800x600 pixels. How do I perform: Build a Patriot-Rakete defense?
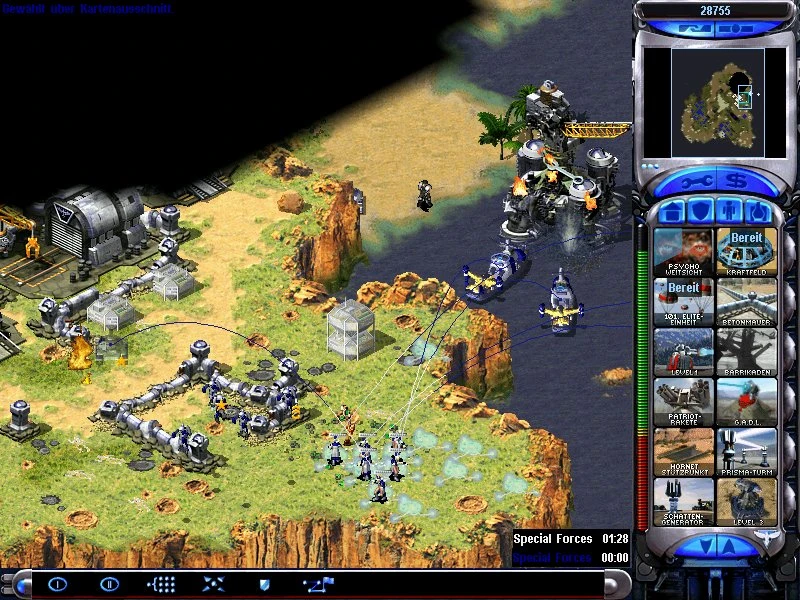[684, 402]
